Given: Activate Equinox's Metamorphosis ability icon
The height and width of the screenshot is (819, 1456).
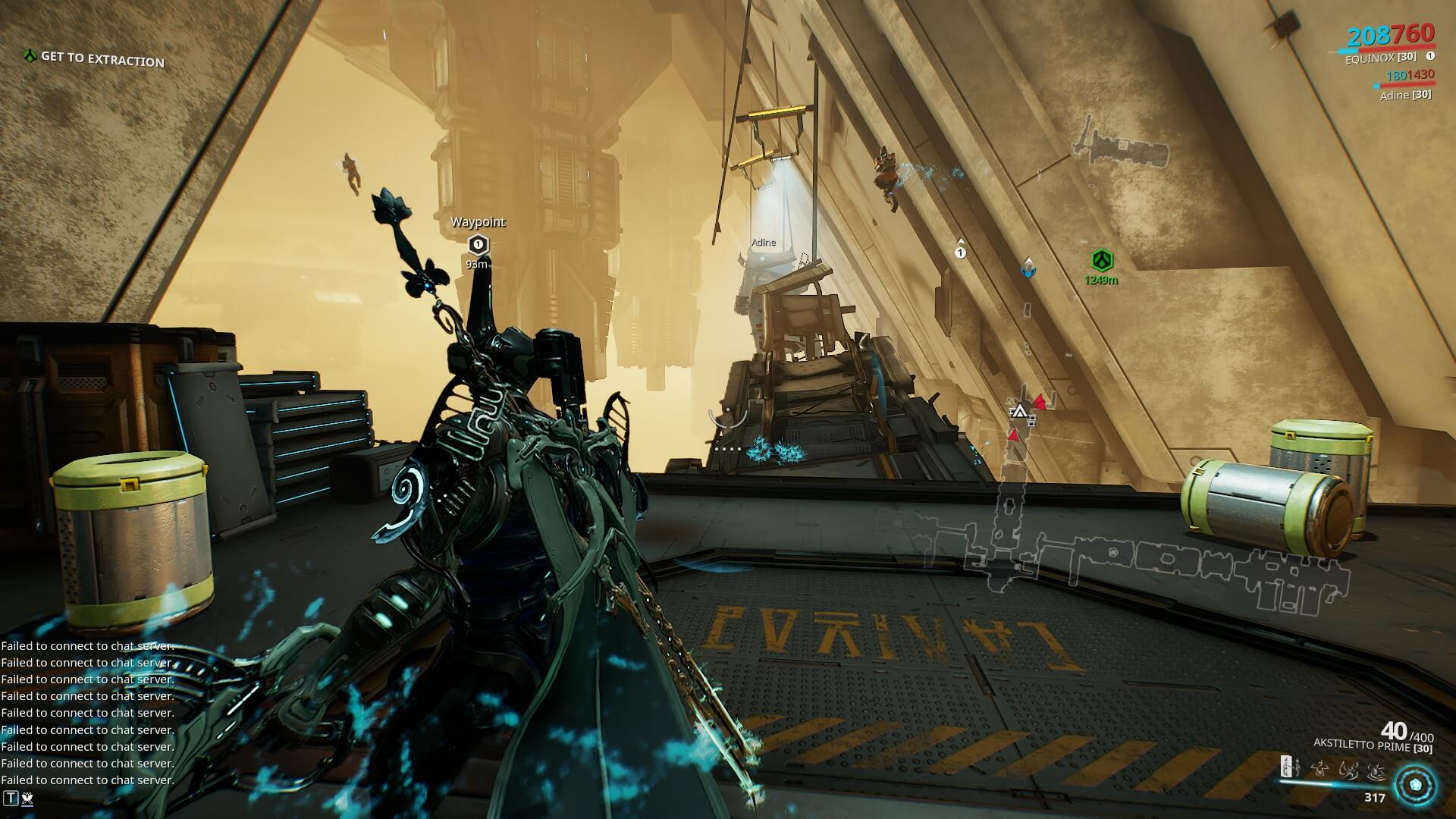Looking at the screenshot, I should 1287,767.
